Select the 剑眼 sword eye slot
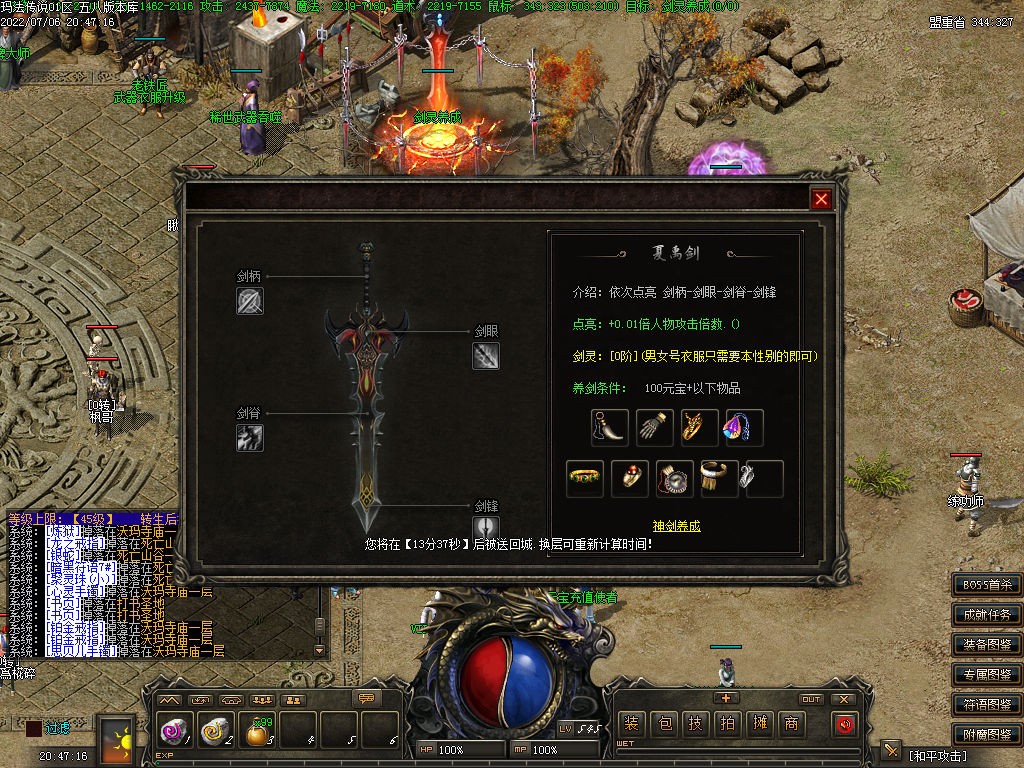1024x768 pixels. point(486,356)
